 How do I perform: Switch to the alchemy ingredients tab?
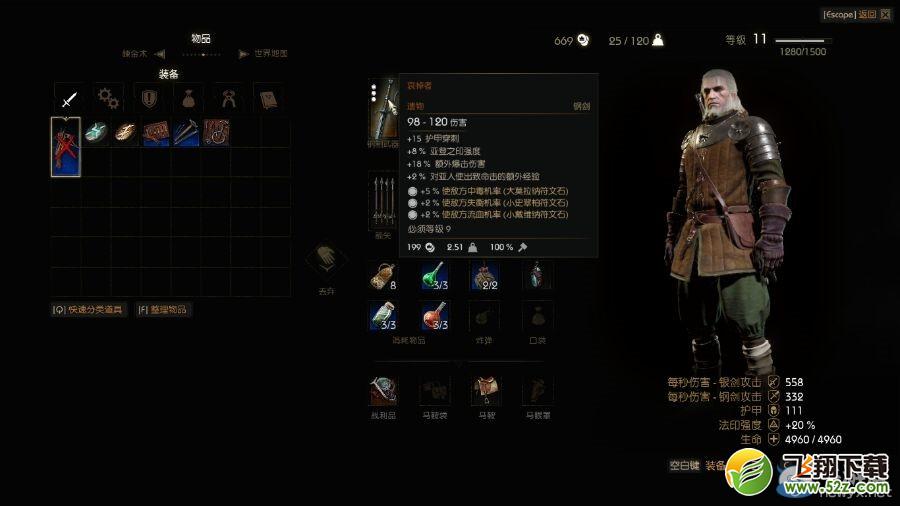pyautogui.click(x=227, y=98)
